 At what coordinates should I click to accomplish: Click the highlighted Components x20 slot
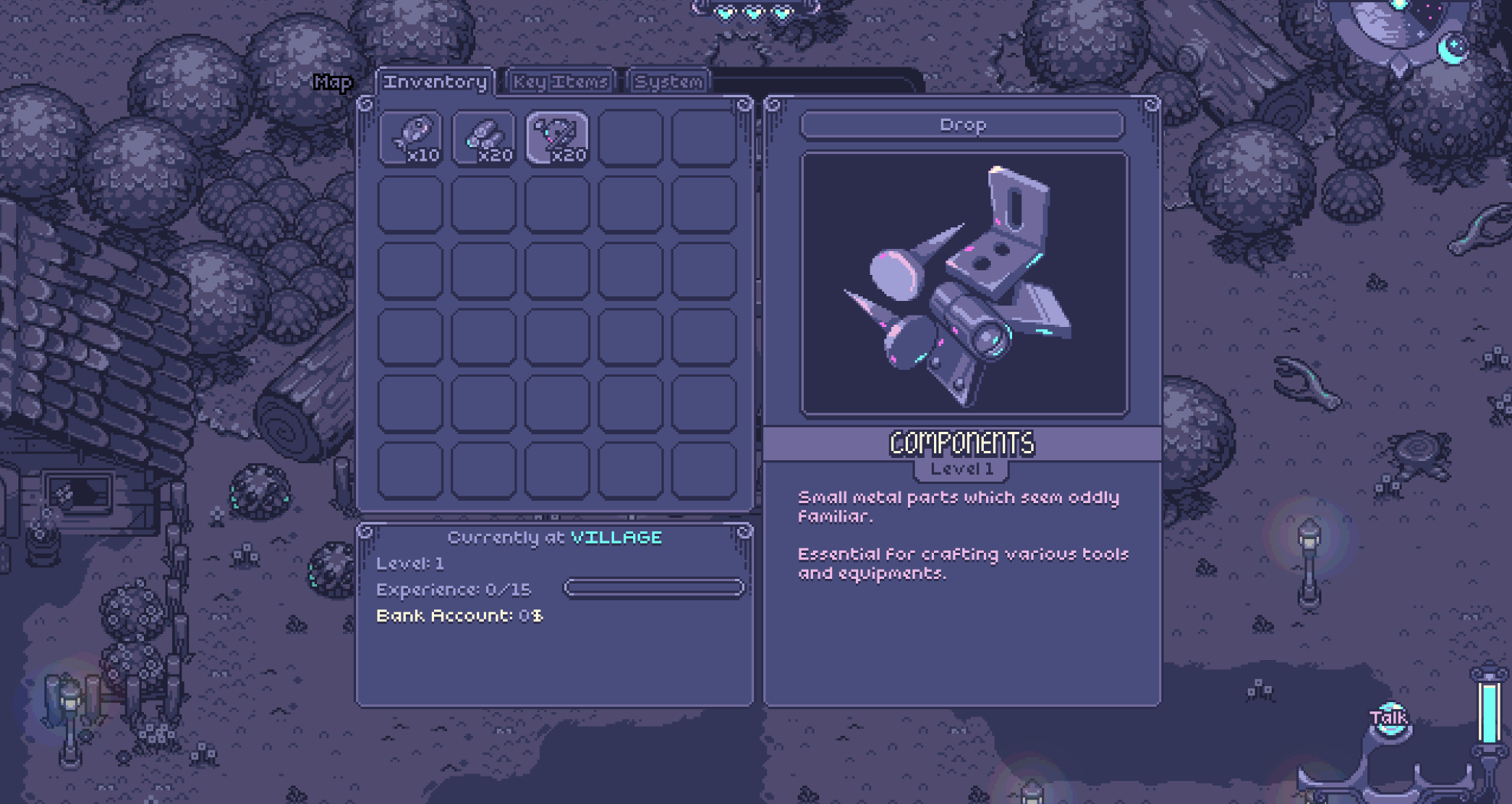tap(557, 139)
